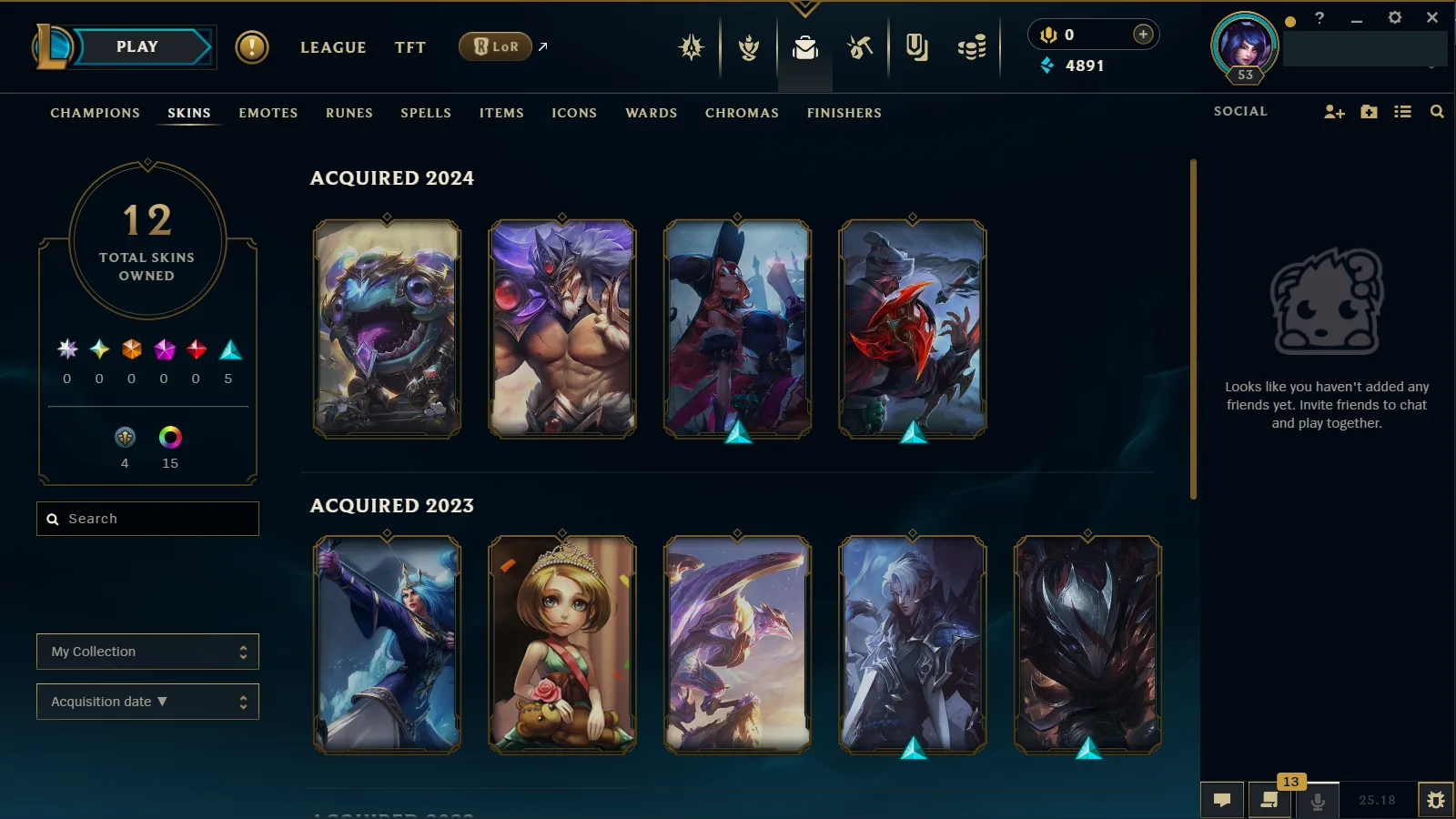1456x819 pixels.
Task: Open notifications via the exclamation badge
Action: 252,47
